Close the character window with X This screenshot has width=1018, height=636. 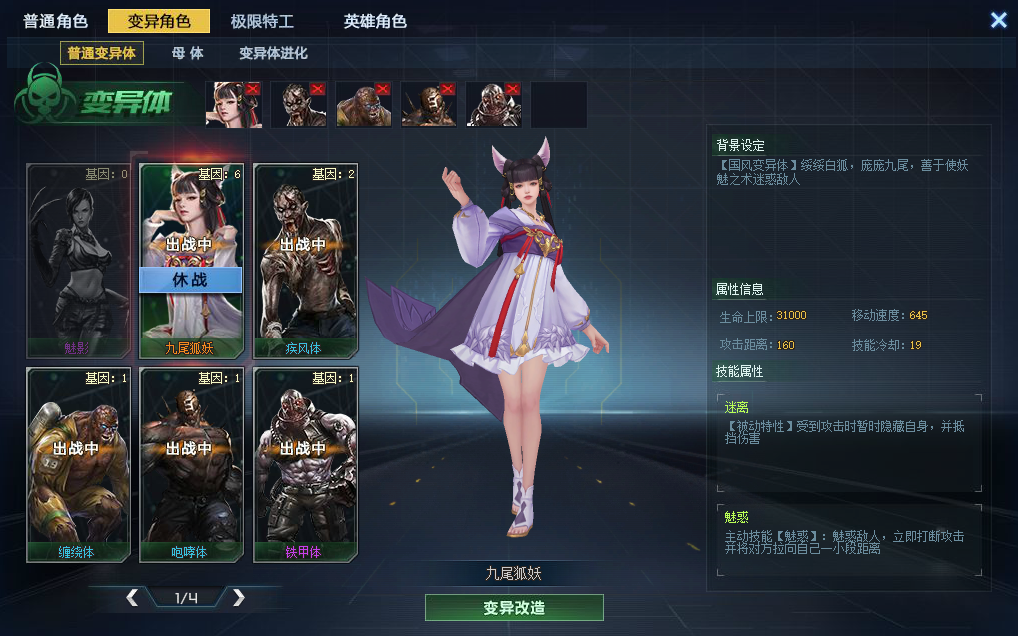click(998, 20)
